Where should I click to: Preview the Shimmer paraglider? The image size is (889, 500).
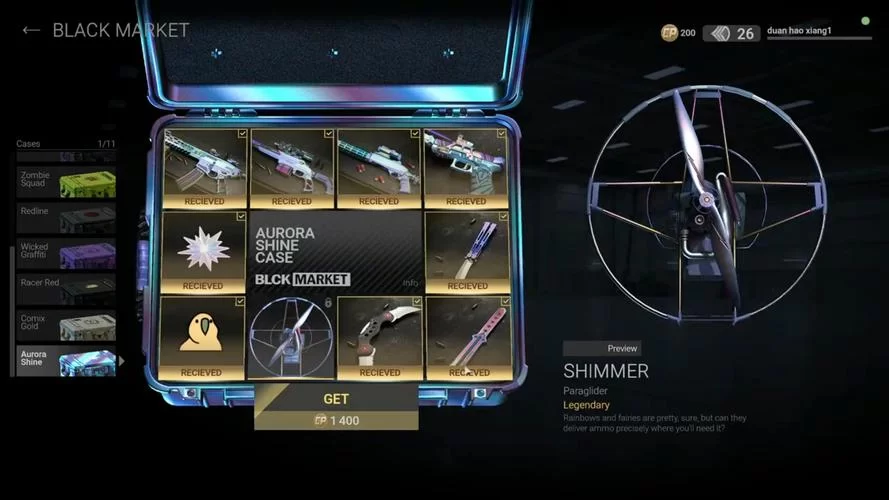click(x=602, y=348)
